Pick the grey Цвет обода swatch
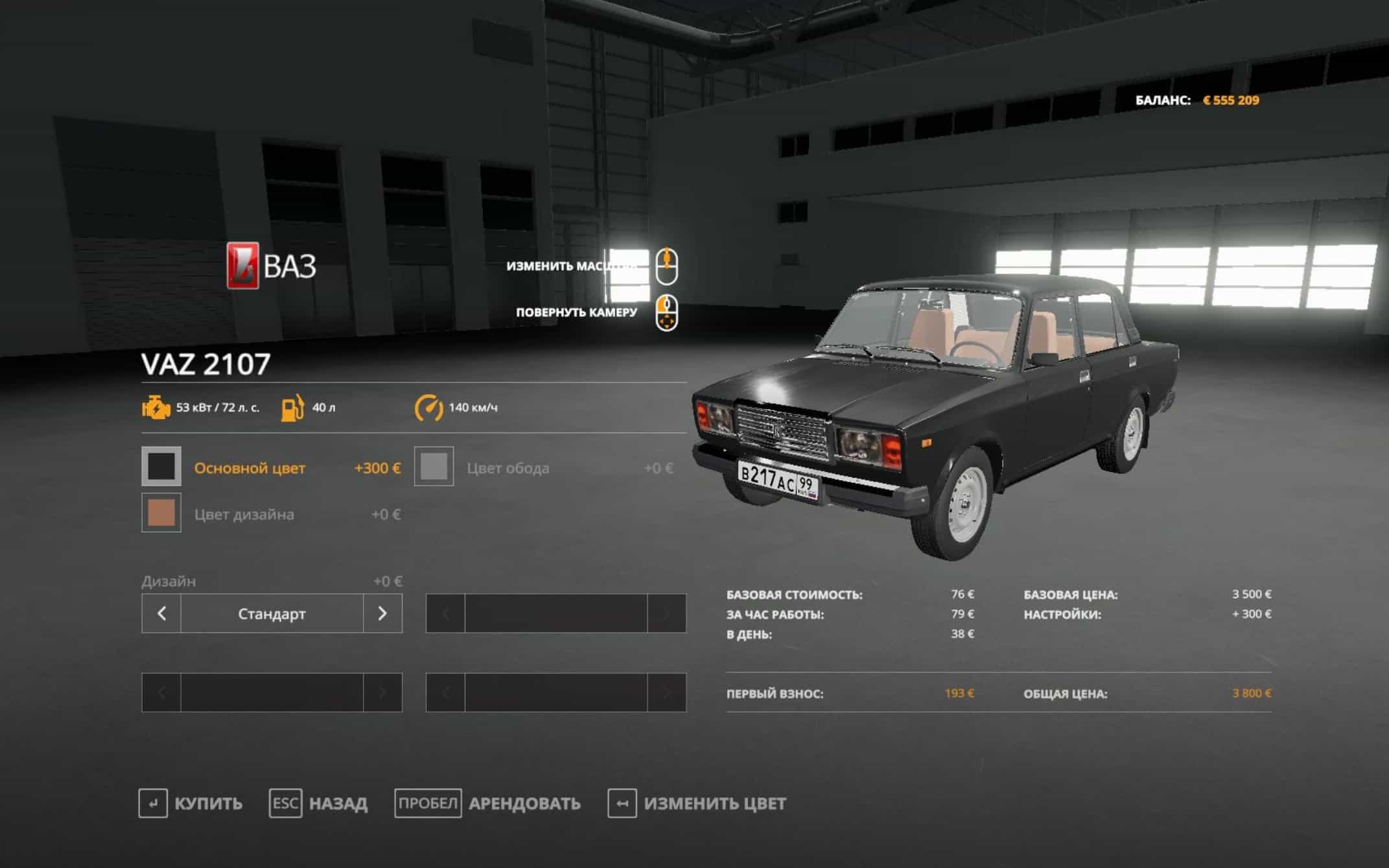Screen dimensions: 1389x868 (x=434, y=466)
